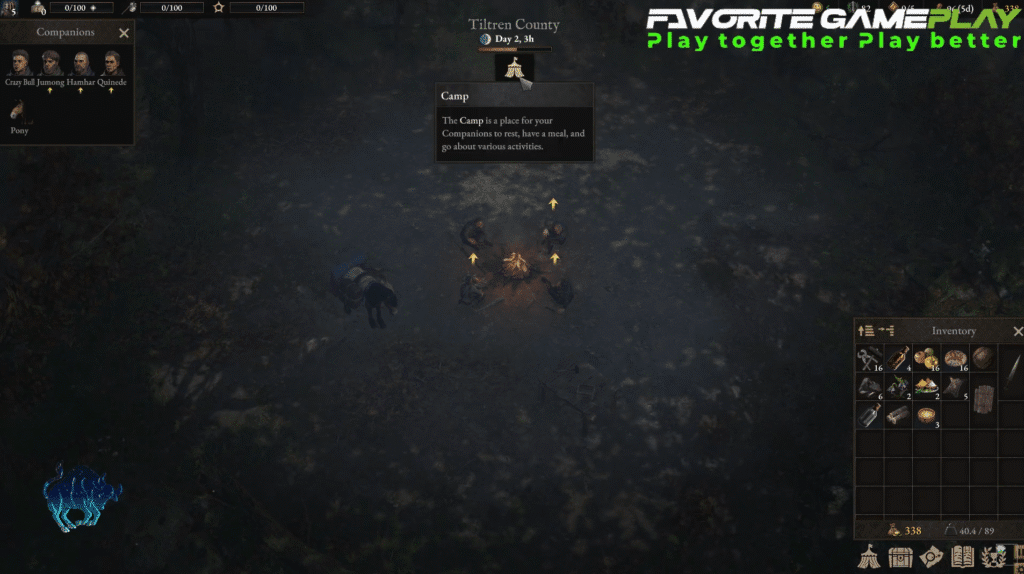
Task: Open the camp tent menu button
Action: click(871, 558)
